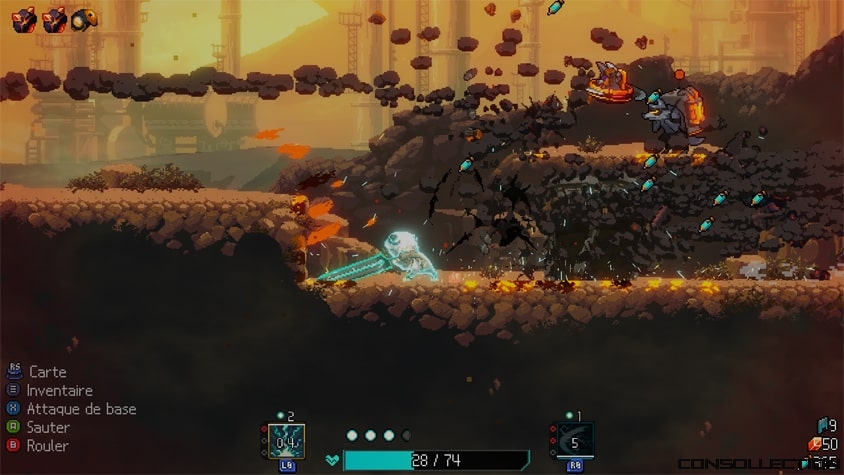Activate the right skill slot showing 5
The width and height of the screenshot is (844, 475).
(x=575, y=440)
